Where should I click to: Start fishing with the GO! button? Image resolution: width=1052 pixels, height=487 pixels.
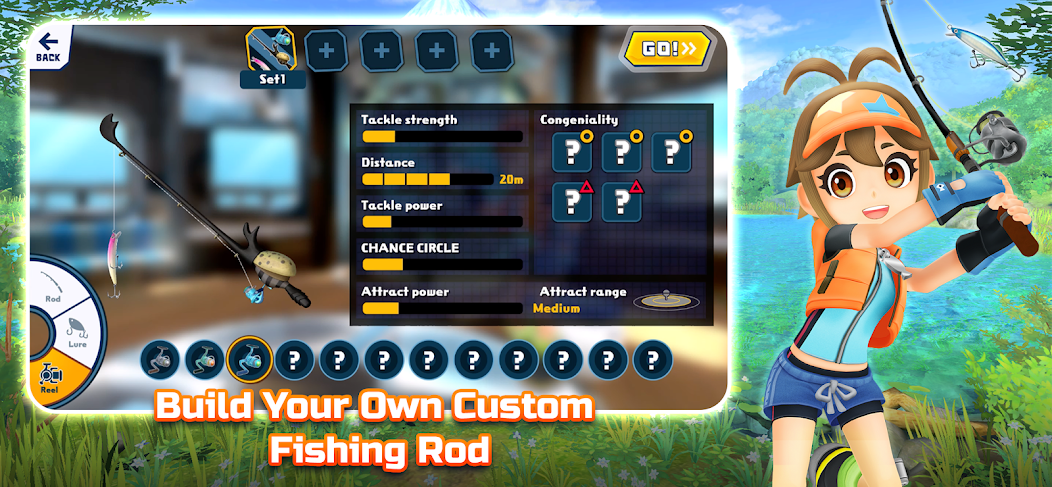pyautogui.click(x=667, y=47)
